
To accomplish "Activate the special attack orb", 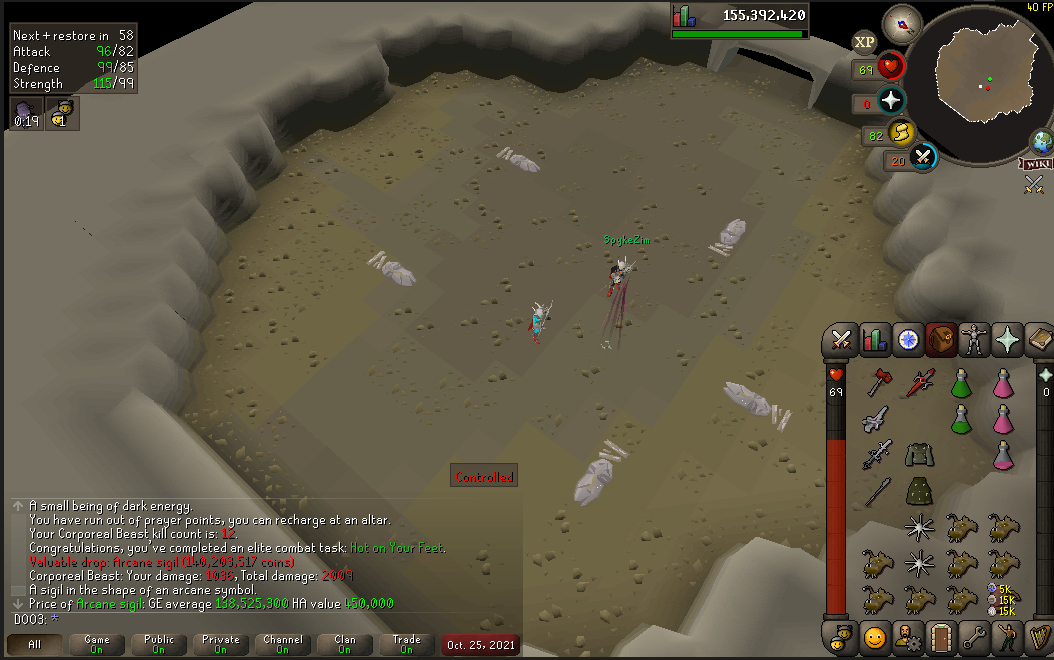I will (x=923, y=157).
